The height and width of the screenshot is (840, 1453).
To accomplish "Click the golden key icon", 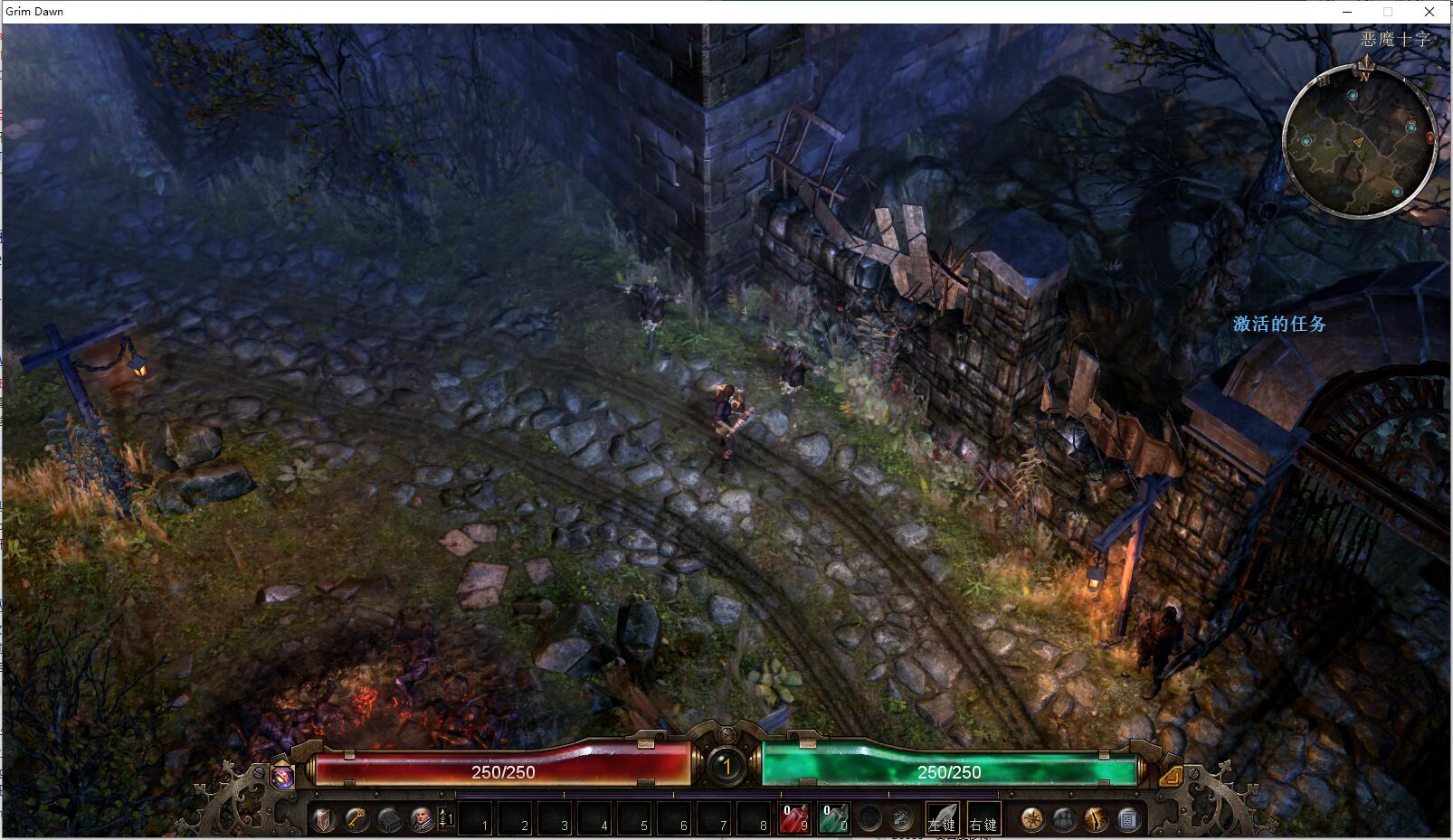I will (x=356, y=819).
